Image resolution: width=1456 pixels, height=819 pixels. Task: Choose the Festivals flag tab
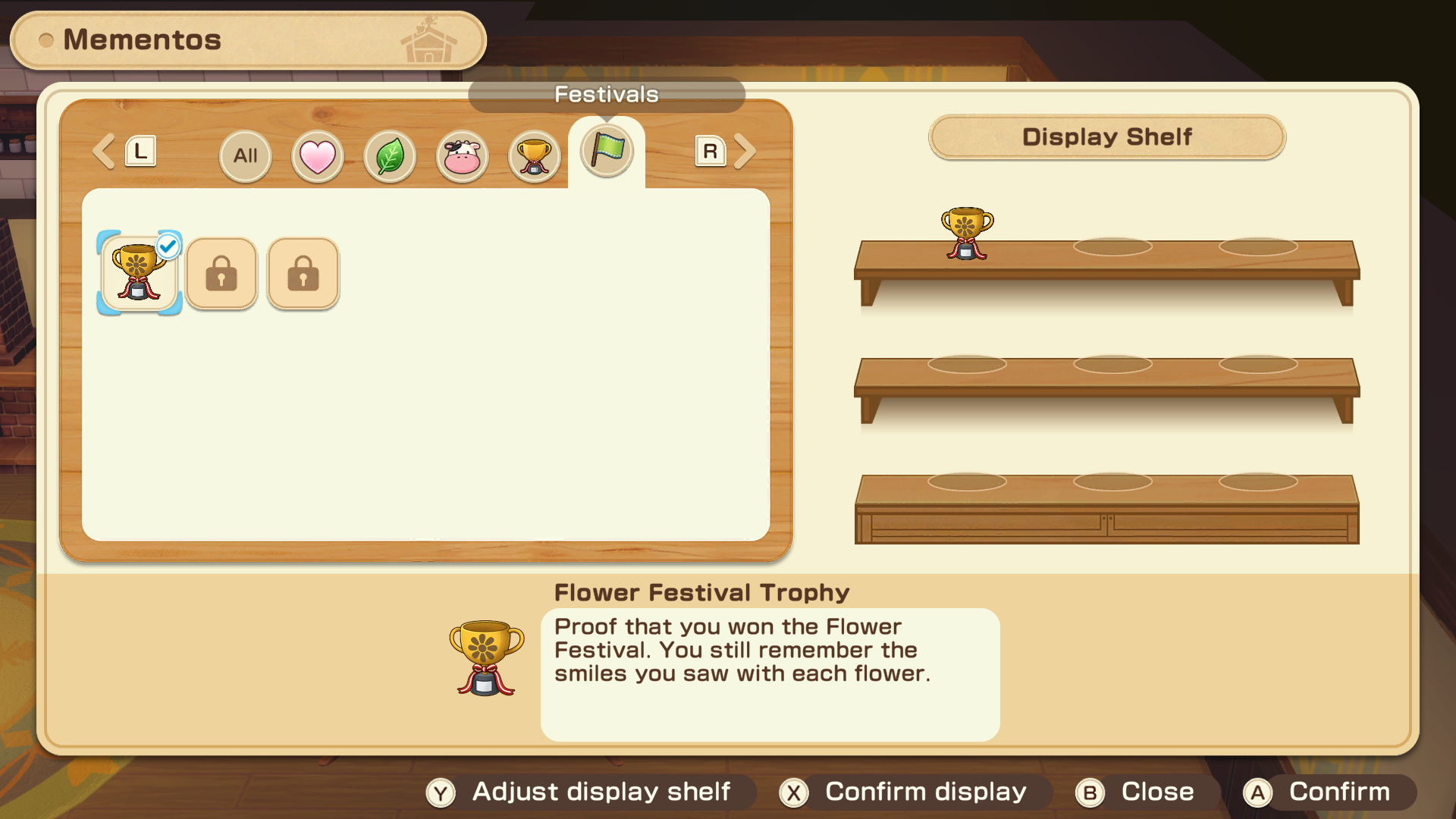pyautogui.click(x=607, y=151)
